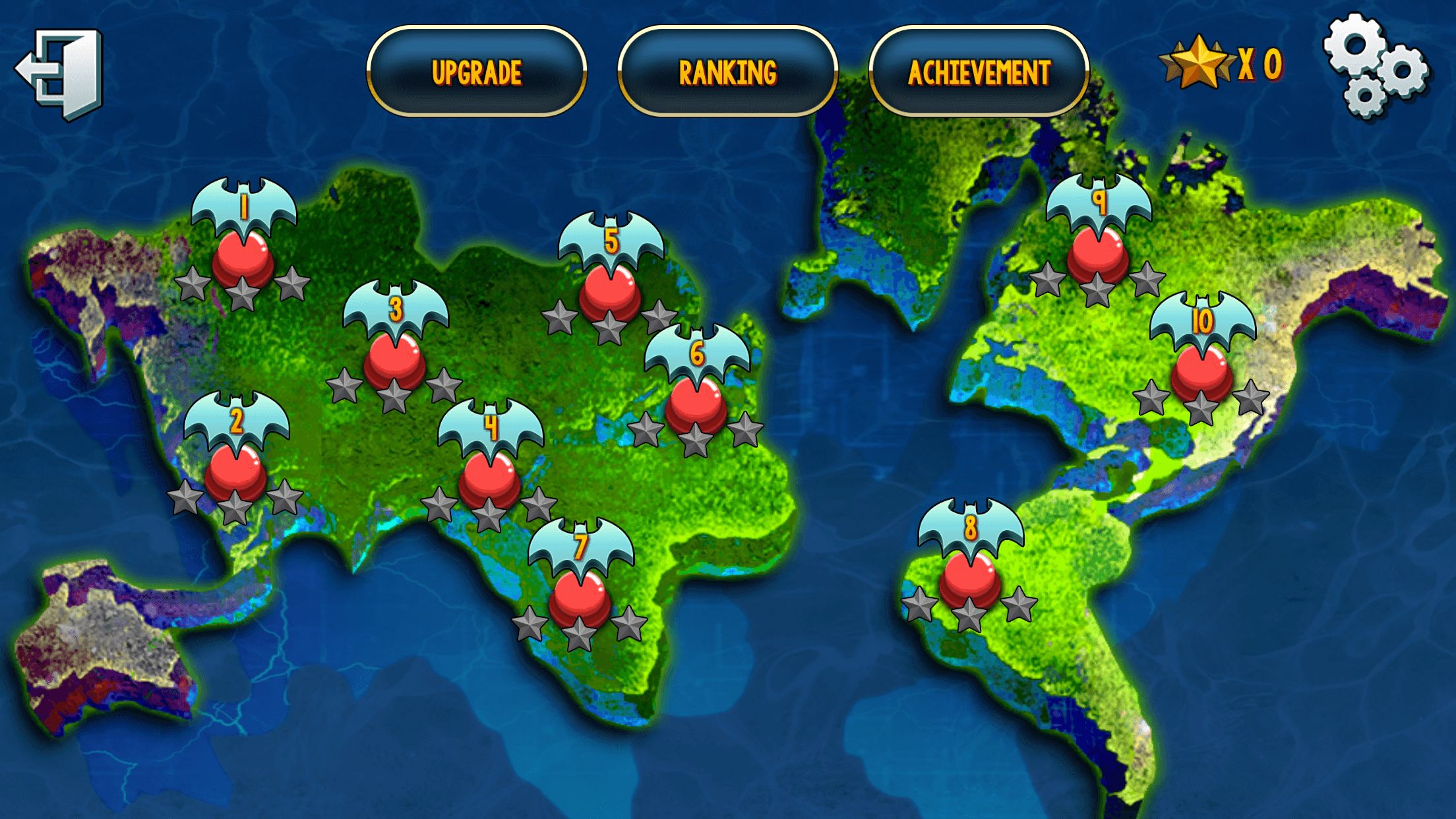
Task: Open level 8 on the map
Action: [969, 580]
